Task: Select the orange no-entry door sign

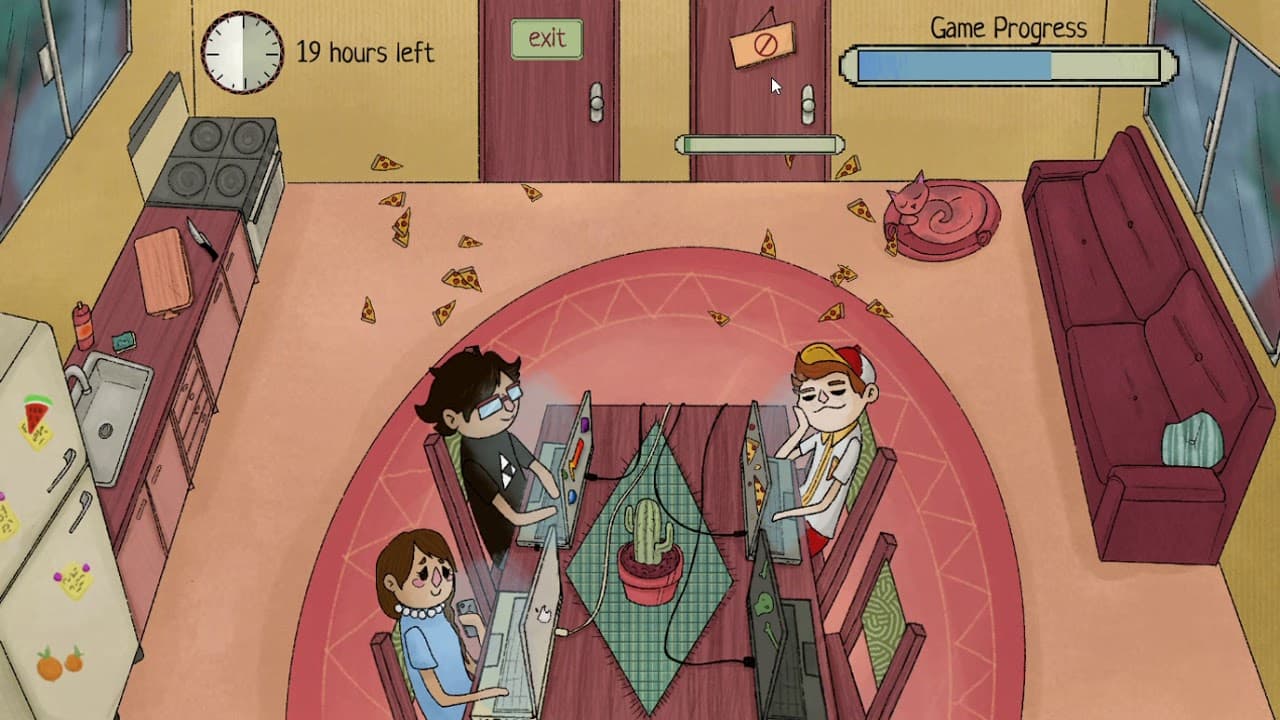Action: [x=762, y=45]
